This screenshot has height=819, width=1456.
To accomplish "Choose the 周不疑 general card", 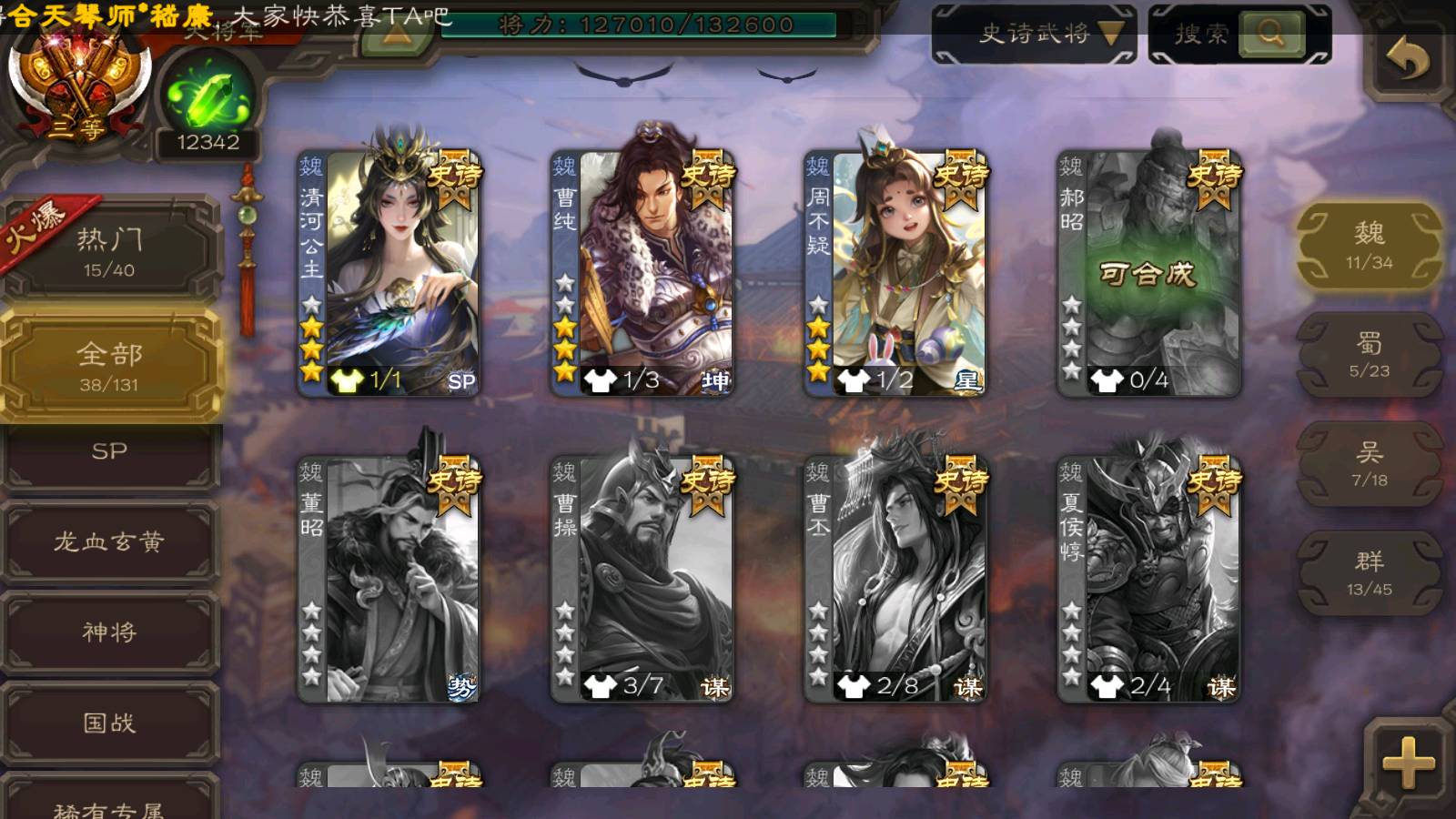I will 895,273.
